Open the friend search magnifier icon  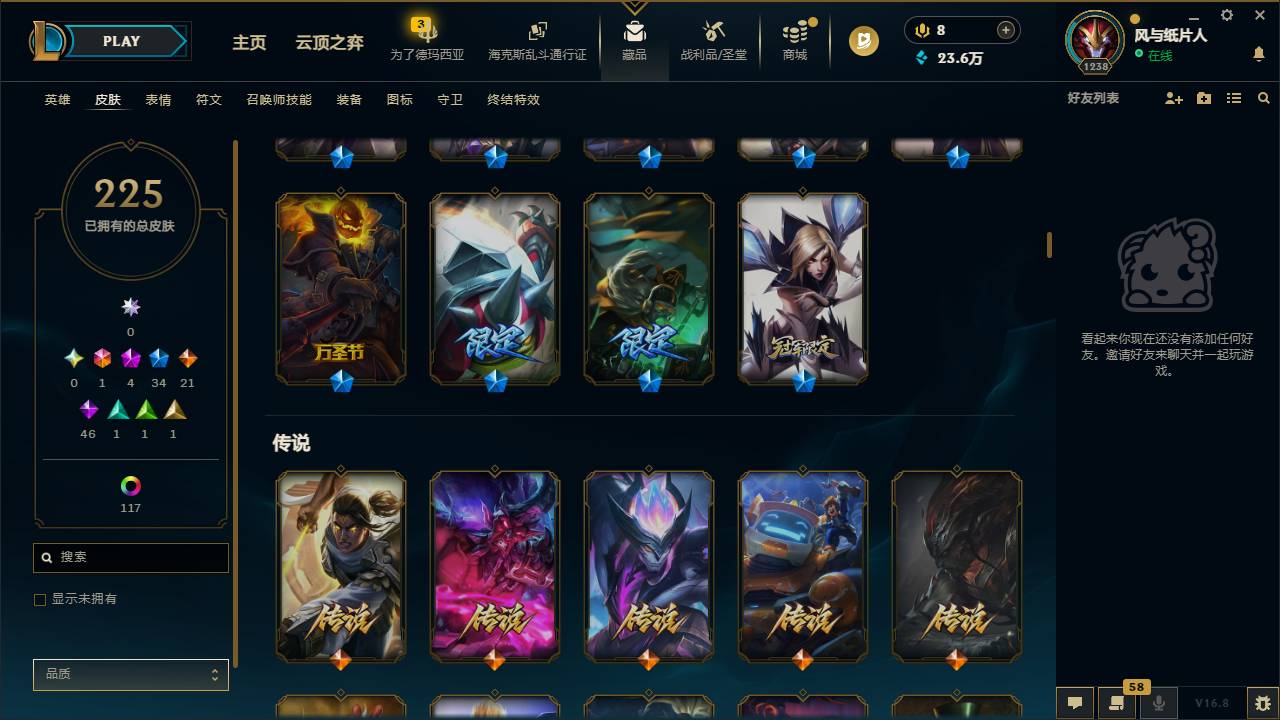[x=1264, y=97]
